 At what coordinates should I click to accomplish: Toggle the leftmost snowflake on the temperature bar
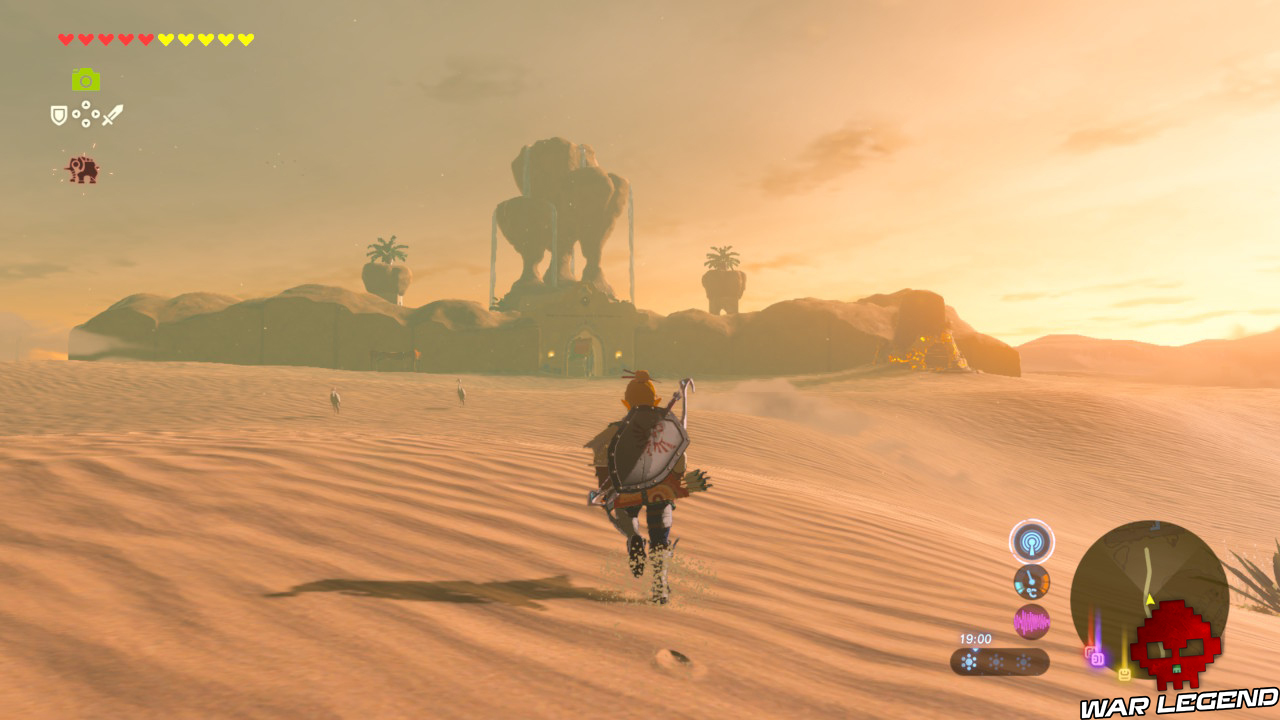[969, 660]
